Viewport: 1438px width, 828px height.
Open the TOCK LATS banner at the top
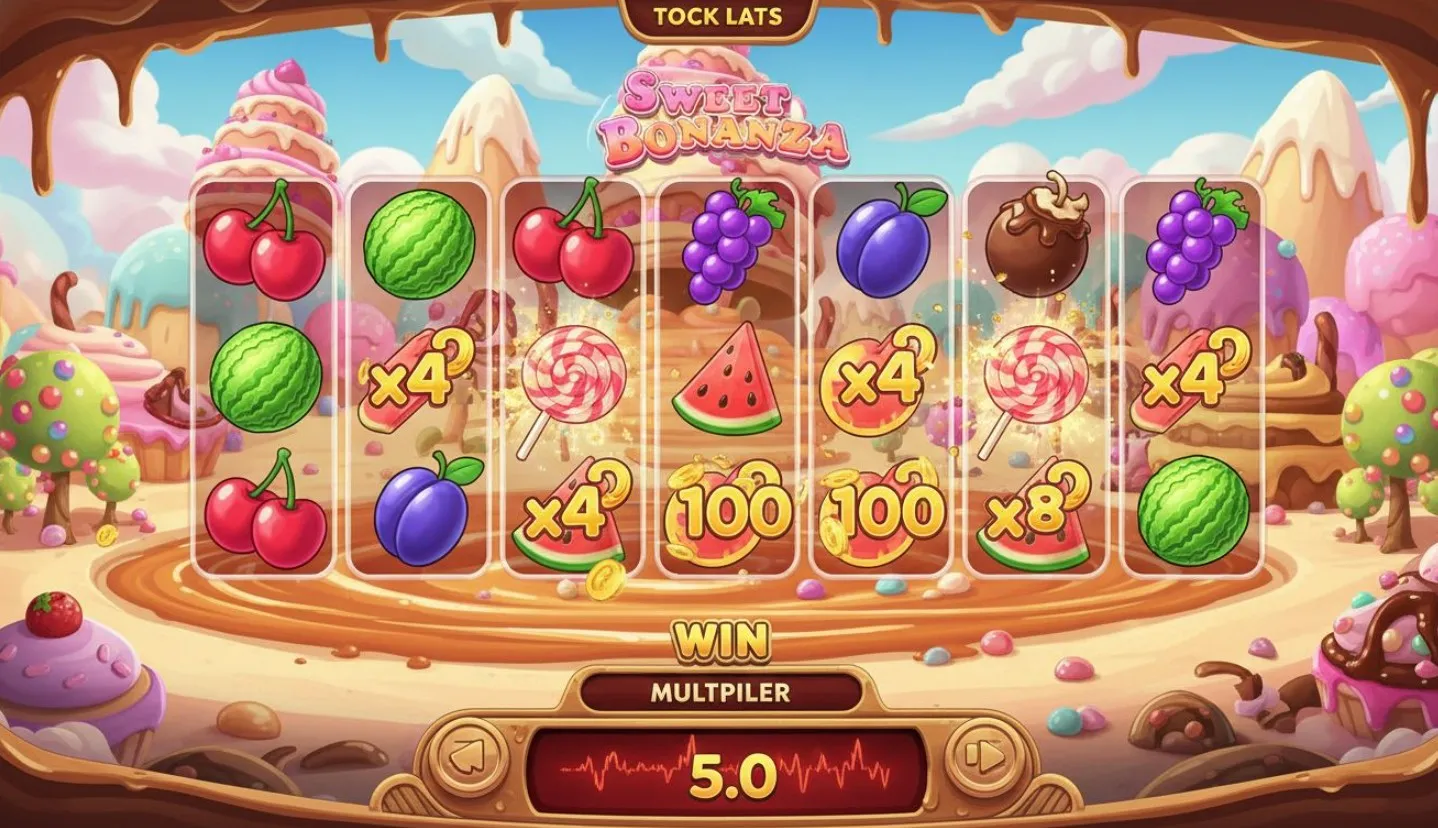[716, 16]
